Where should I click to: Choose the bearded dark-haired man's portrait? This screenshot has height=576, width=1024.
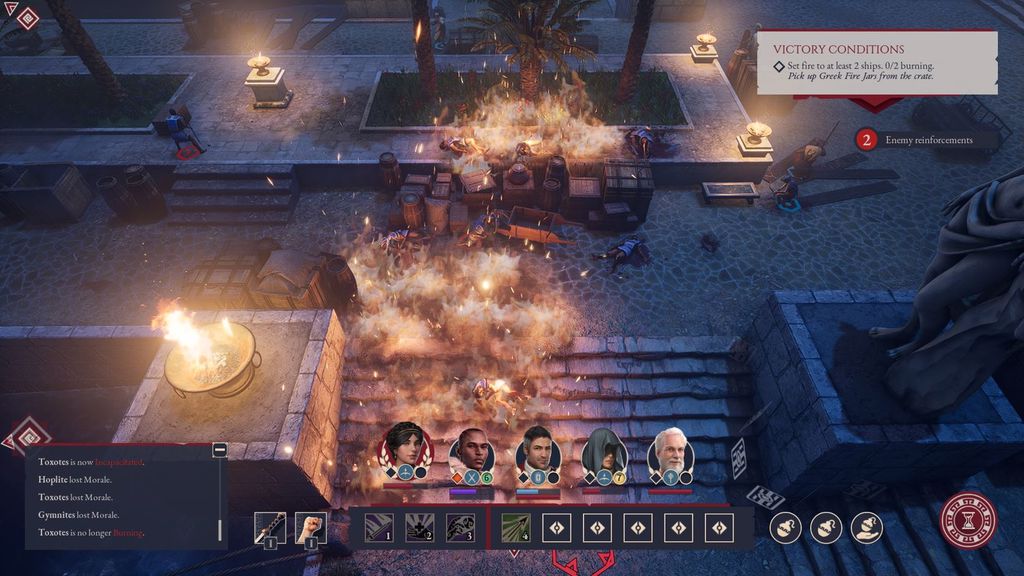(x=539, y=453)
